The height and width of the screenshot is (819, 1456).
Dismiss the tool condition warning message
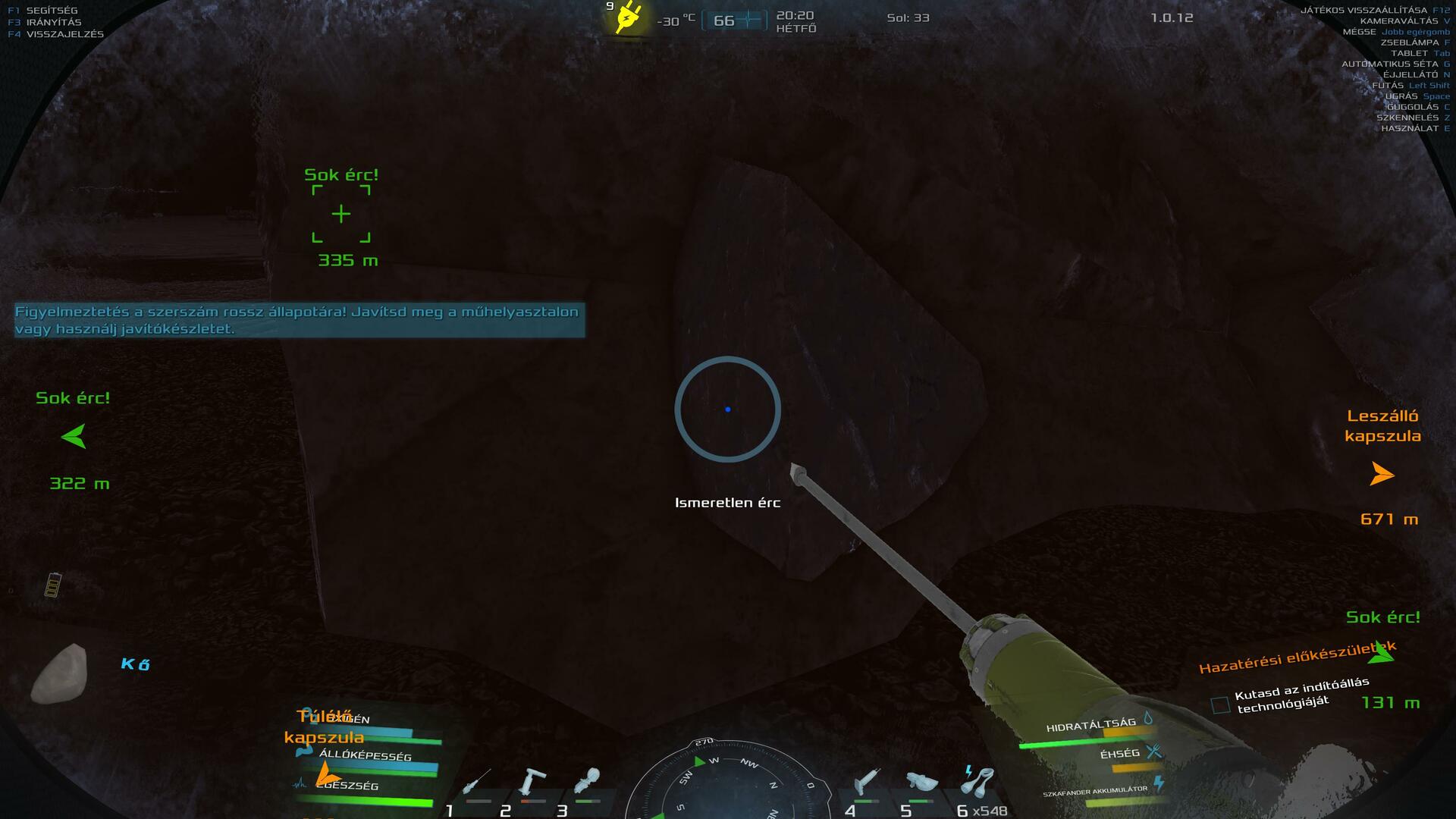[300, 320]
